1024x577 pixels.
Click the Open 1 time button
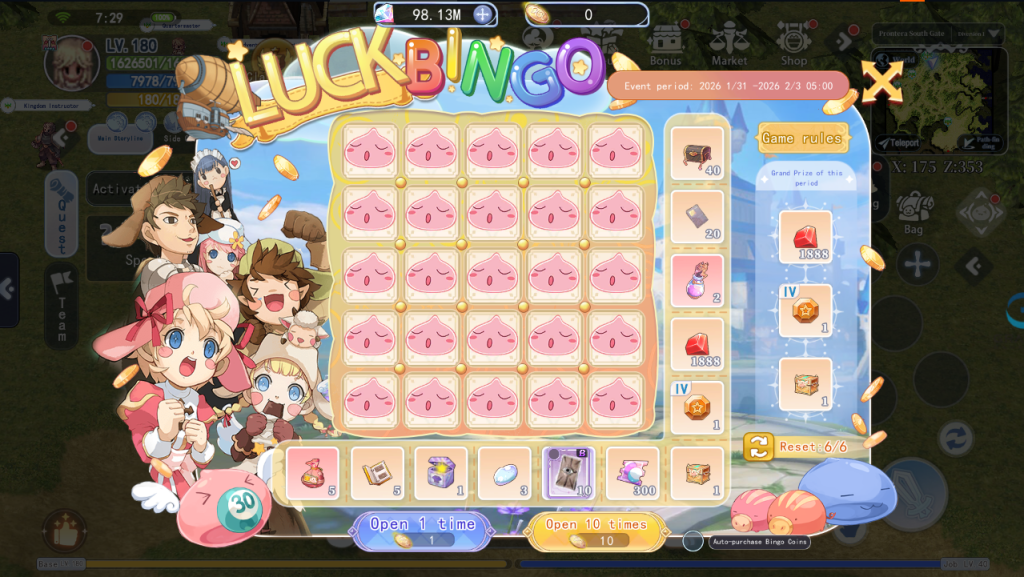[x=422, y=531]
